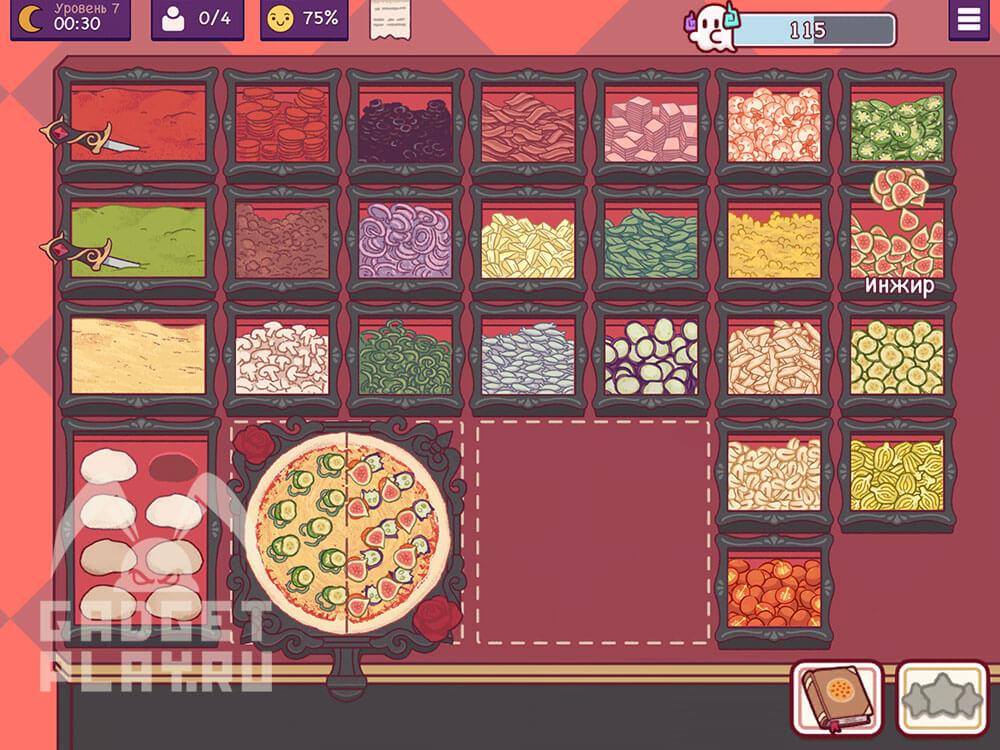
Task: Open the hamburger menu
Action: (968, 20)
